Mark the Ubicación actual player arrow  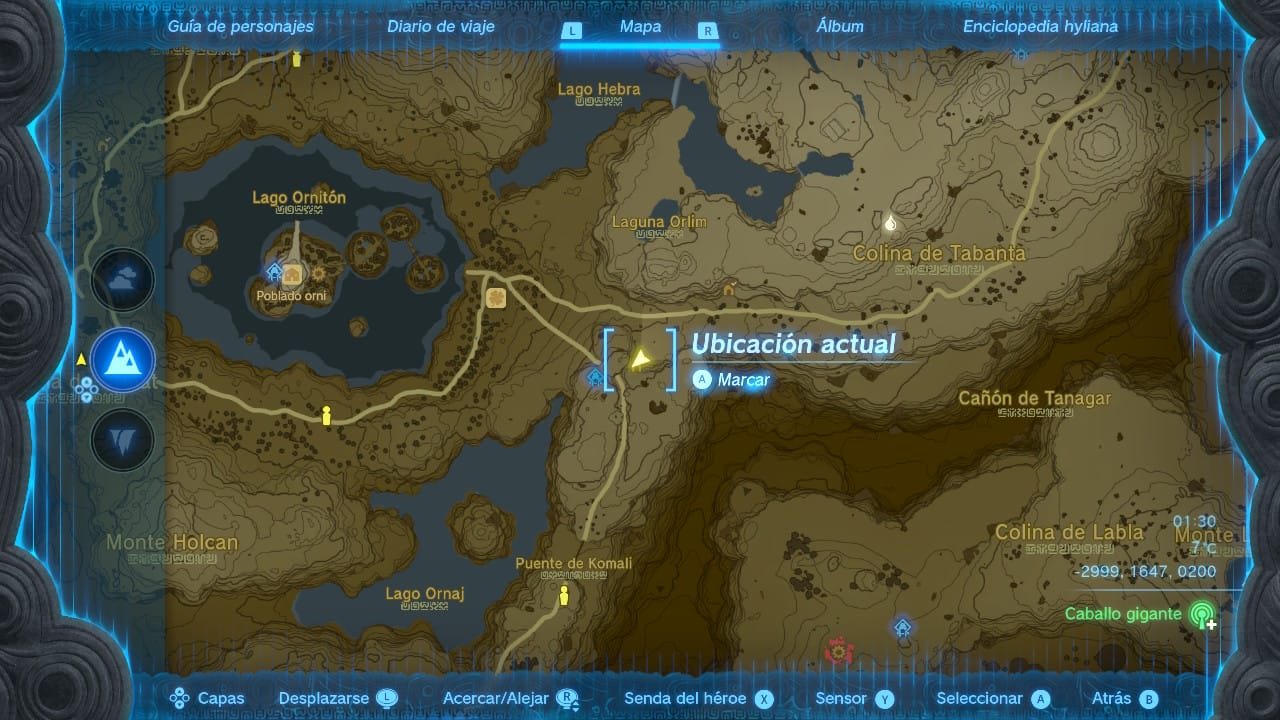pyautogui.click(x=640, y=359)
